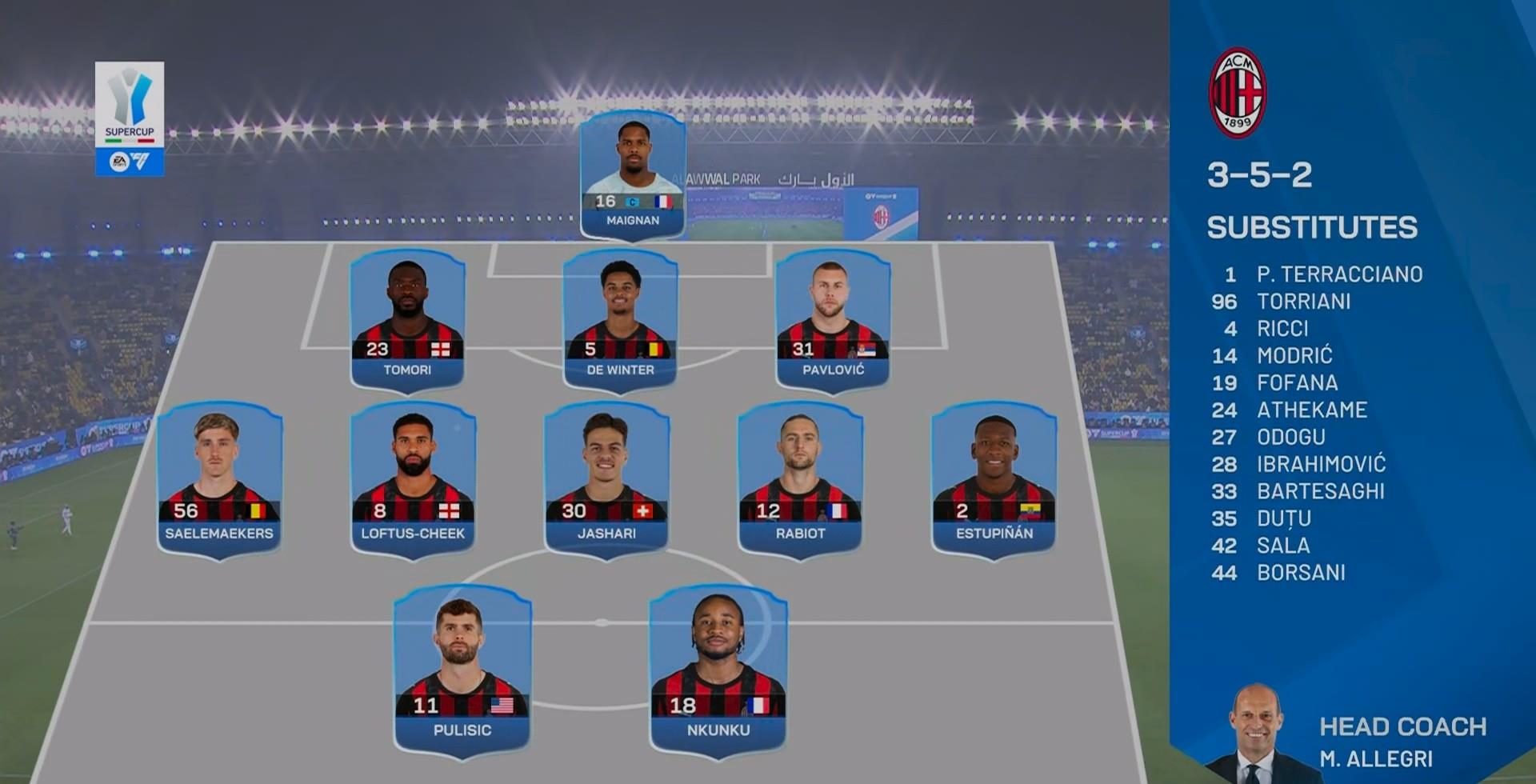The height and width of the screenshot is (784, 1536).
Task: Choose substitute P. Terracciano
Action: coord(1338,274)
